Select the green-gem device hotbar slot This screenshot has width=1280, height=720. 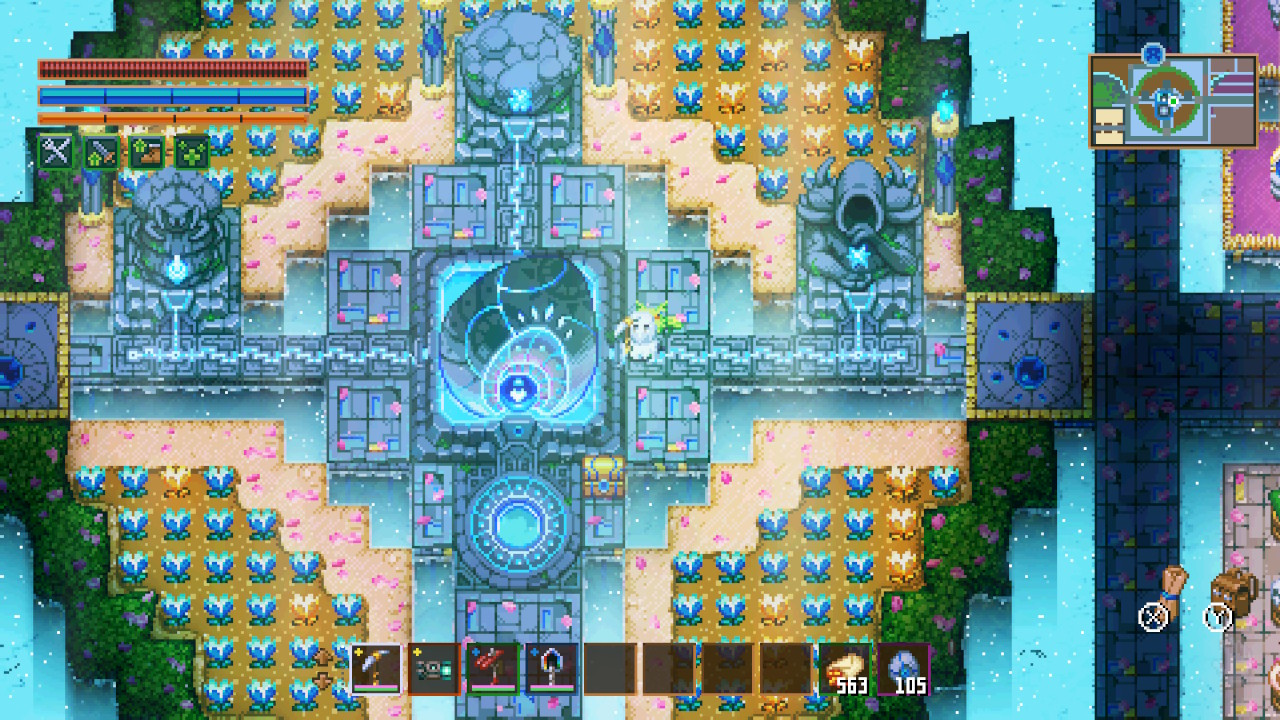tap(435, 668)
